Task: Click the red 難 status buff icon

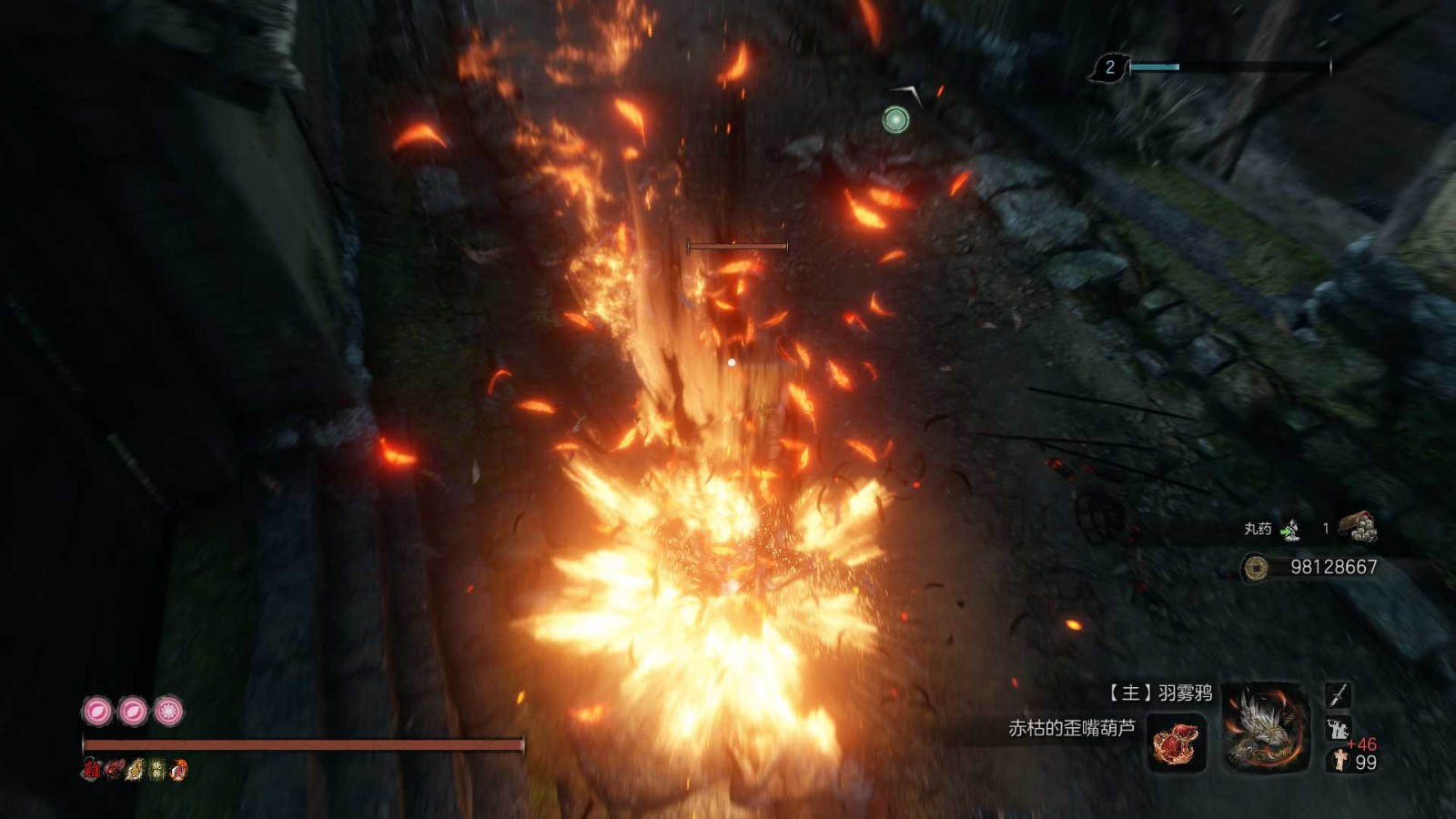Action: (x=91, y=770)
